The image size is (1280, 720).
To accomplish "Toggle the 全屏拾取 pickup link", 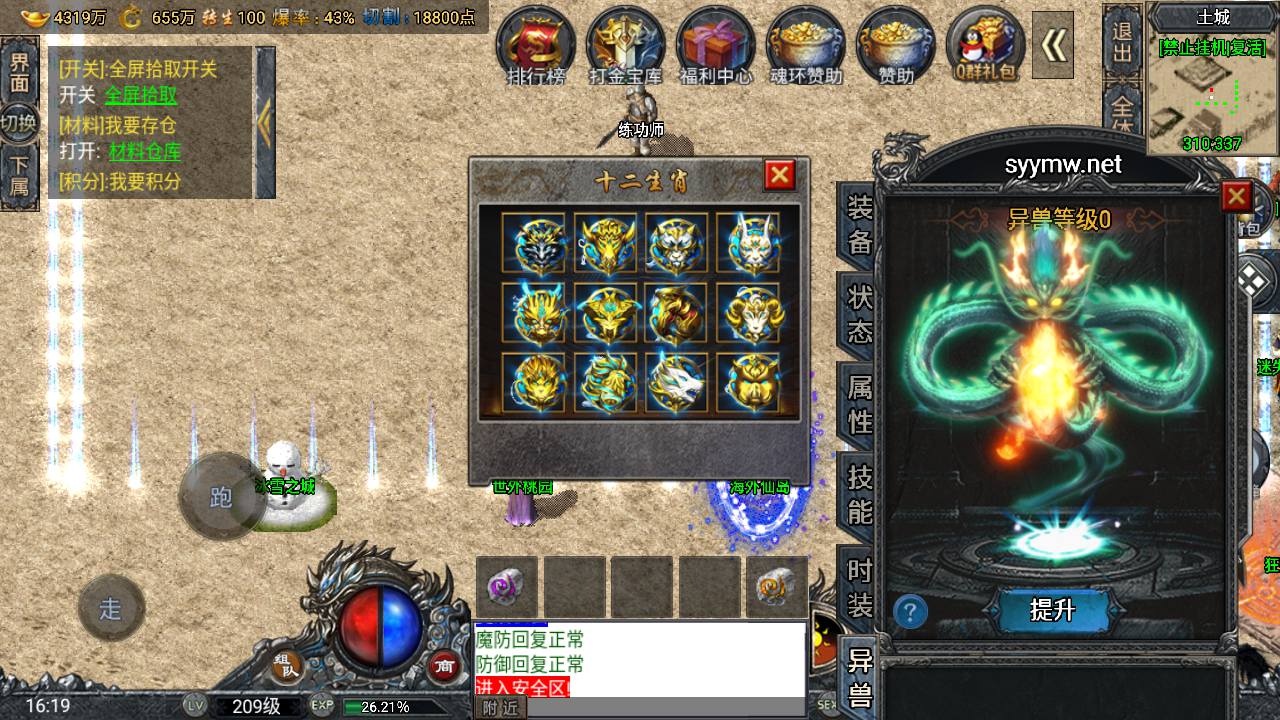I will coord(141,95).
